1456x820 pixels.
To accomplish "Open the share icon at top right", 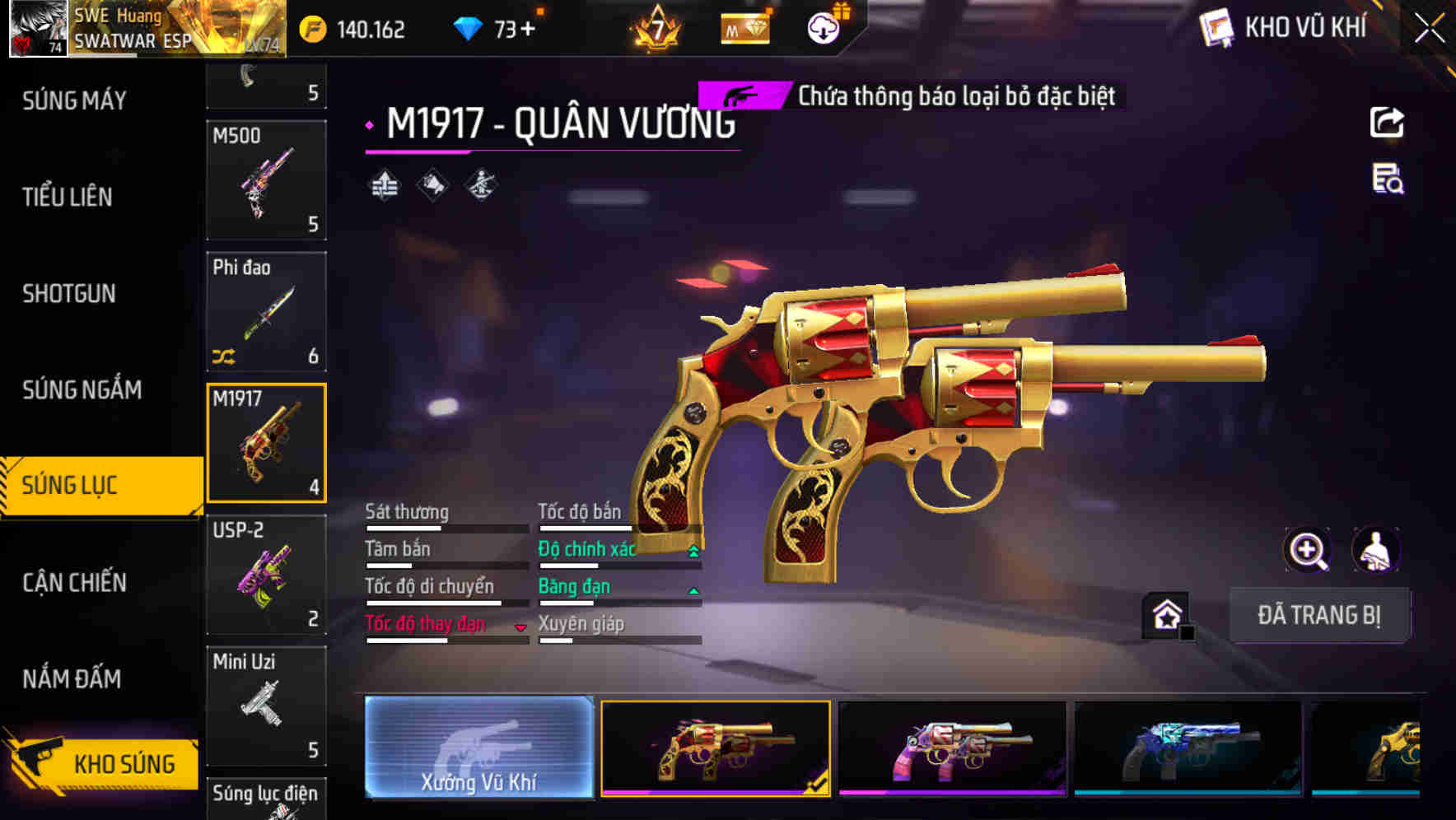I will [1388, 122].
